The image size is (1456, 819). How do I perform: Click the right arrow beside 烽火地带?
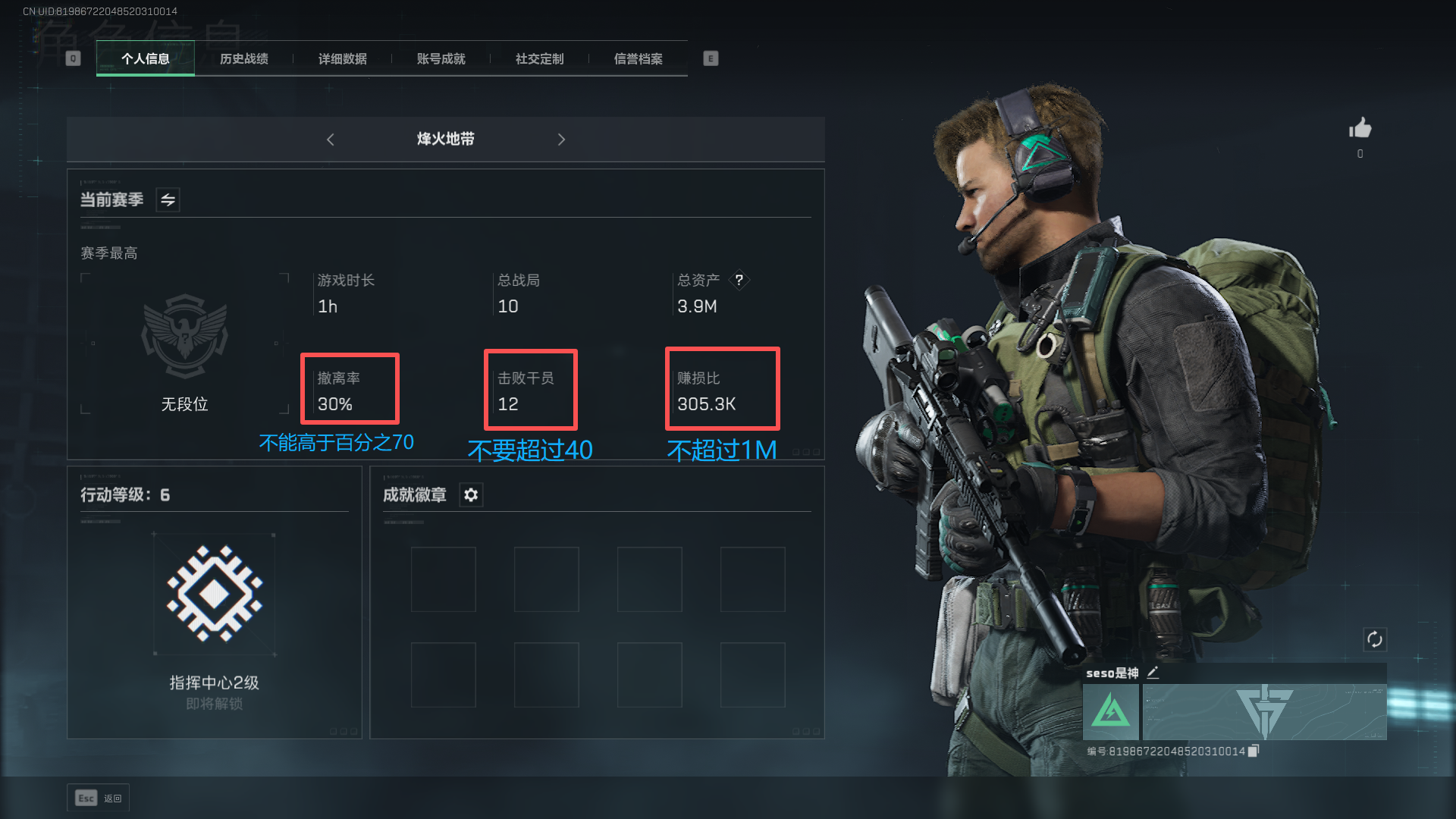point(561,140)
